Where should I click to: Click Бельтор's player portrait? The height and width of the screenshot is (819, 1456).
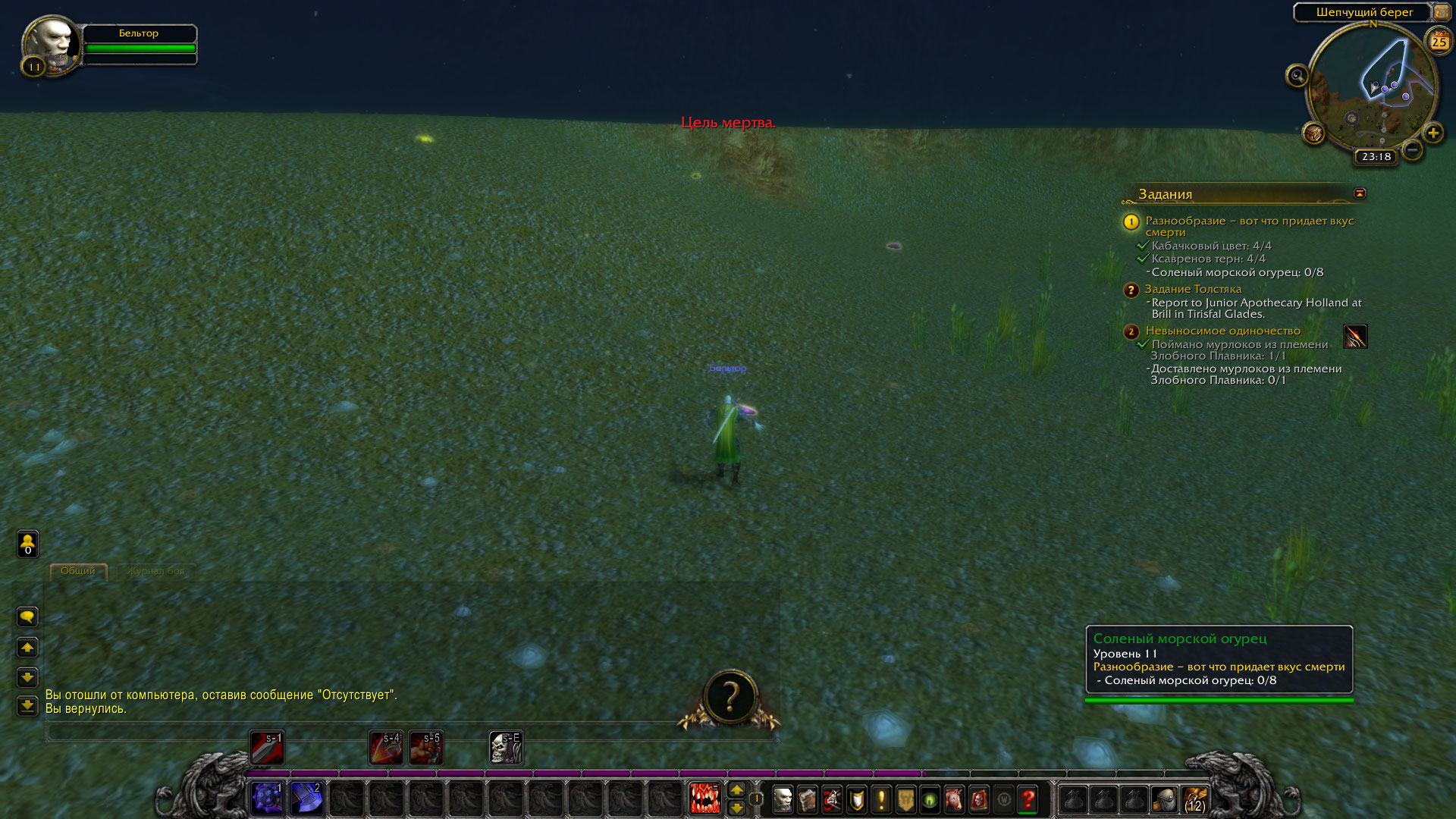tap(51, 44)
